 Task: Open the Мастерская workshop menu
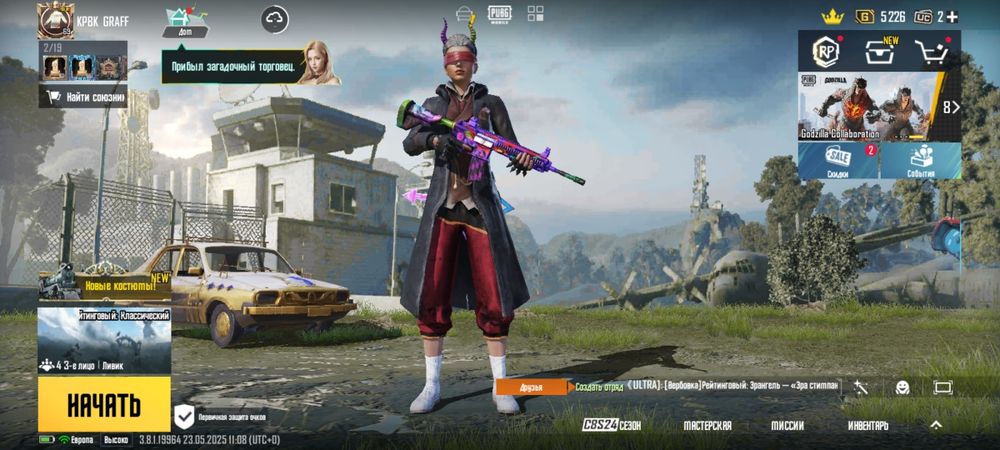pyautogui.click(x=707, y=425)
